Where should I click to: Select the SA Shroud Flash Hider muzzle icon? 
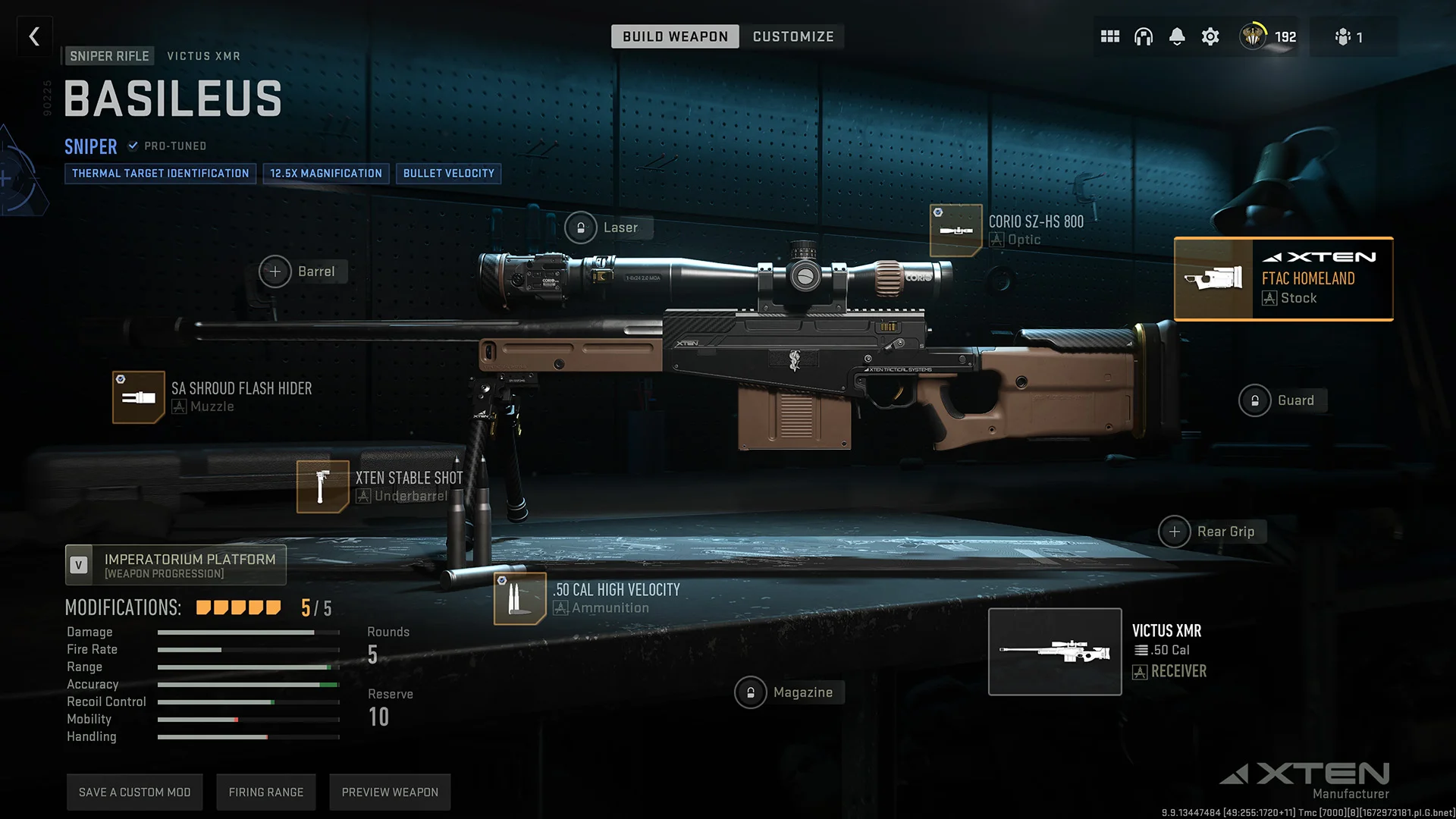[x=138, y=397]
